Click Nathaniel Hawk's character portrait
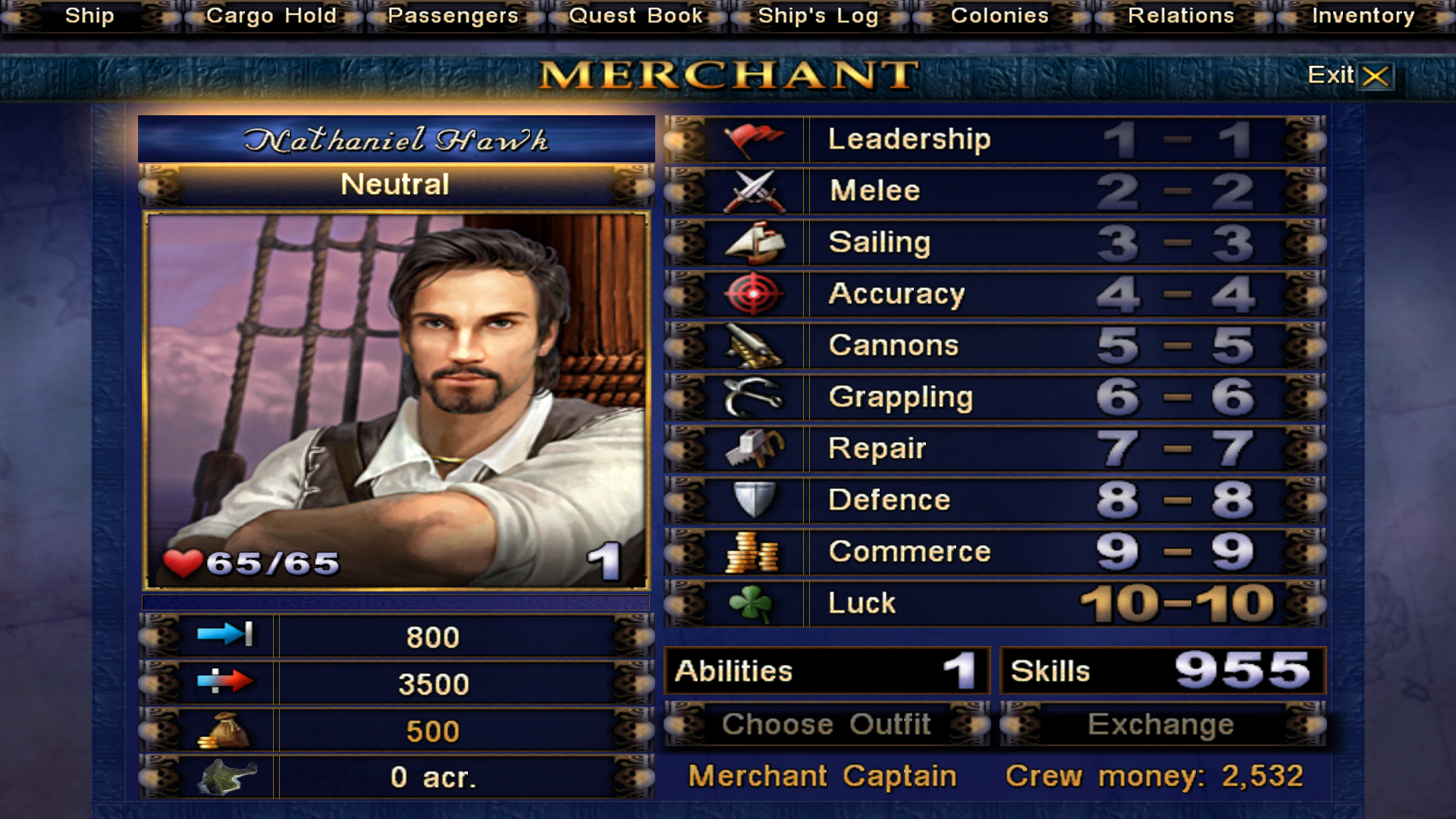This screenshot has height=819, width=1456. [396, 400]
